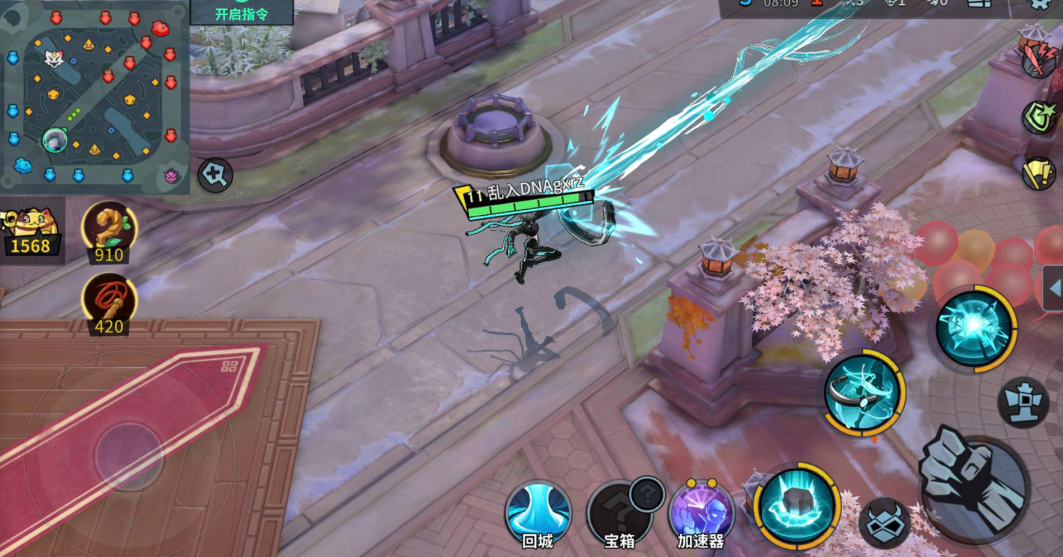The image size is (1063, 557).
Task: Click the minimap magnifier zoom button
Action: coord(214,175)
